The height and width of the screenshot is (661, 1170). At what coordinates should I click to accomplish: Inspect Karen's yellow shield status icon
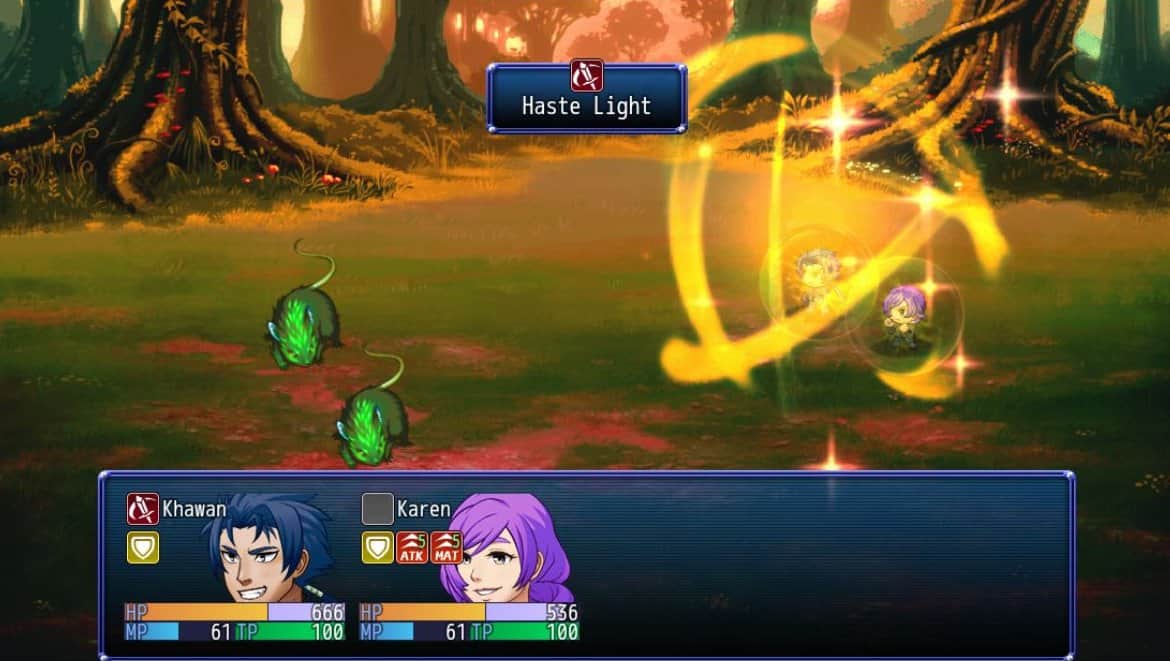(x=377, y=547)
